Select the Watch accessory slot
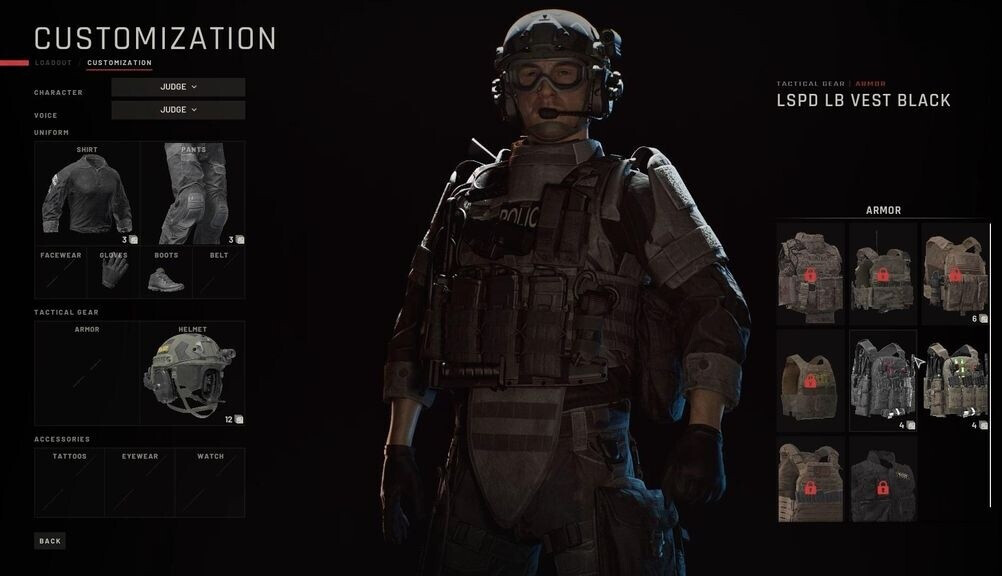 (210, 482)
